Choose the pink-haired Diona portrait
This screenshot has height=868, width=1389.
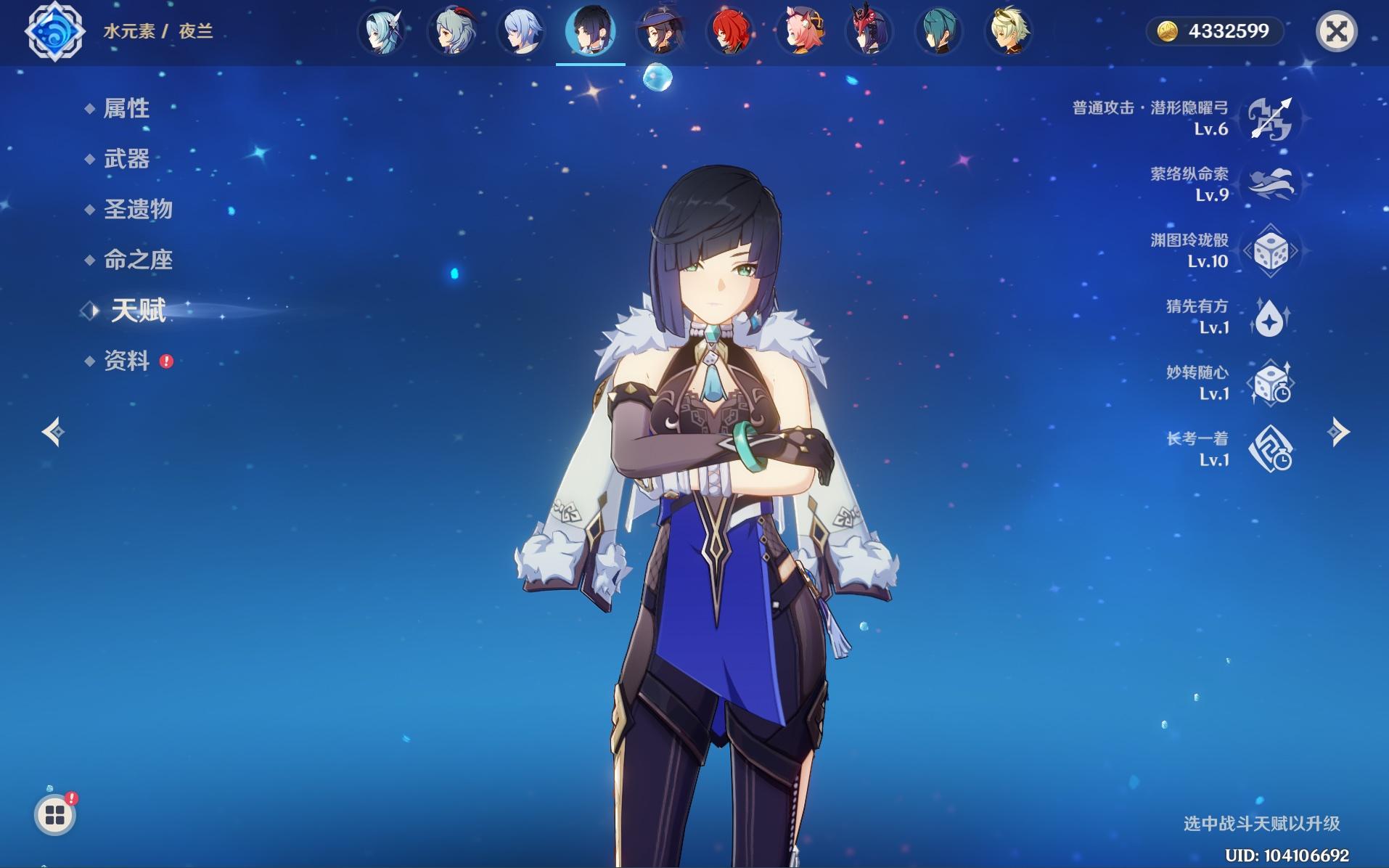tap(800, 31)
